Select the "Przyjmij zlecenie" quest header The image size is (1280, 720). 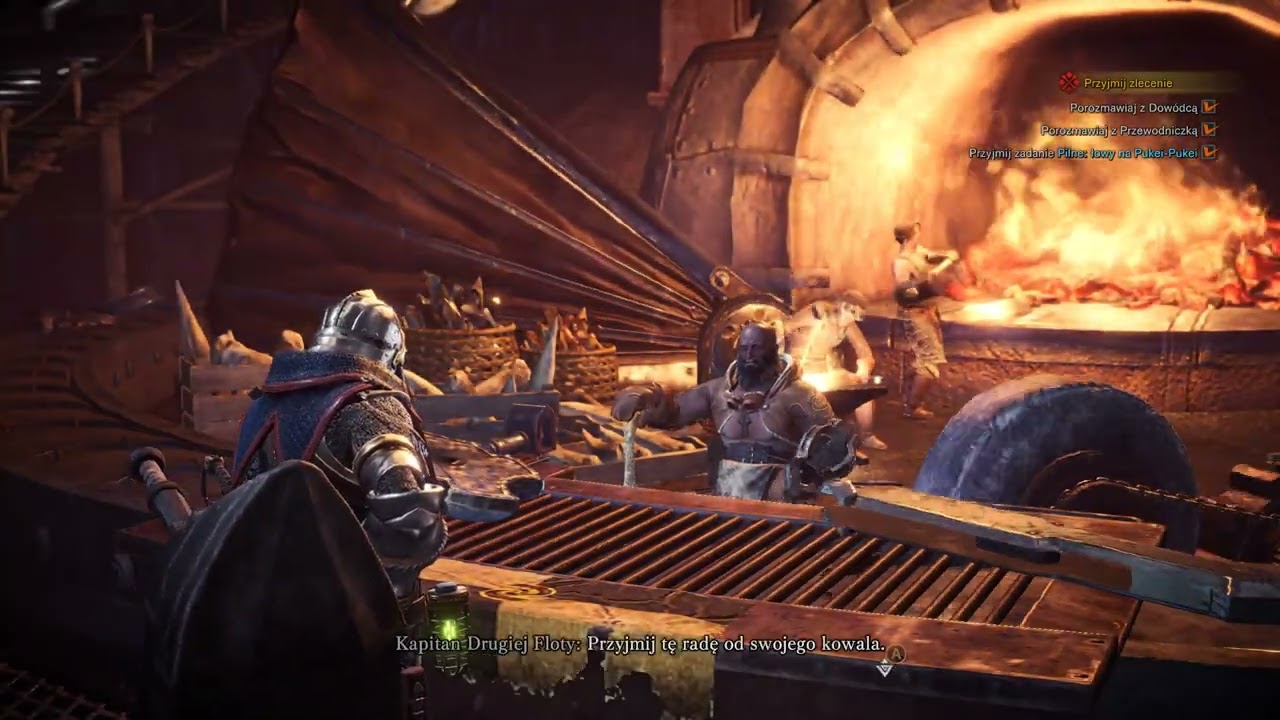tap(1128, 83)
